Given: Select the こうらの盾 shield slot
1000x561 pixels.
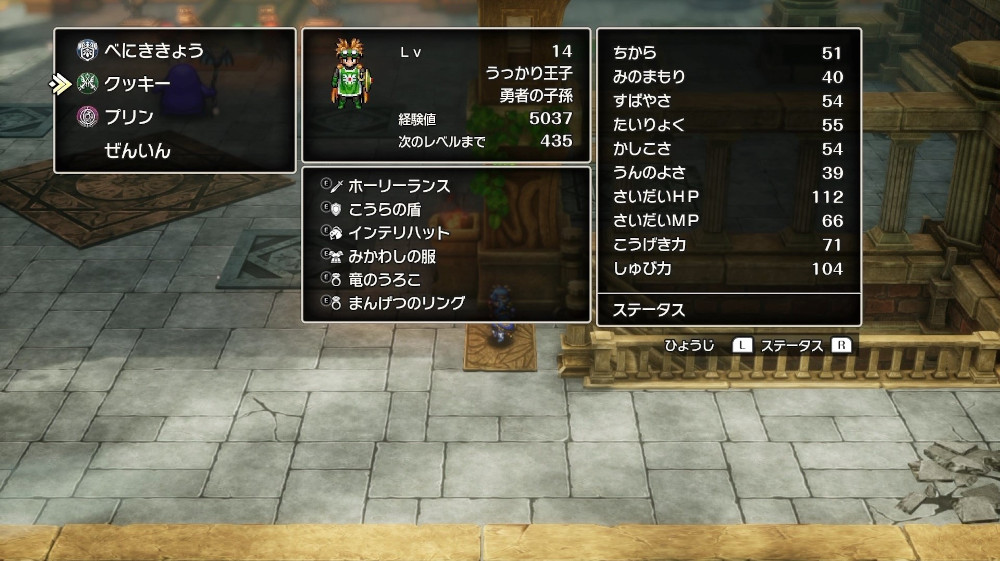Looking at the screenshot, I should (x=385, y=209).
